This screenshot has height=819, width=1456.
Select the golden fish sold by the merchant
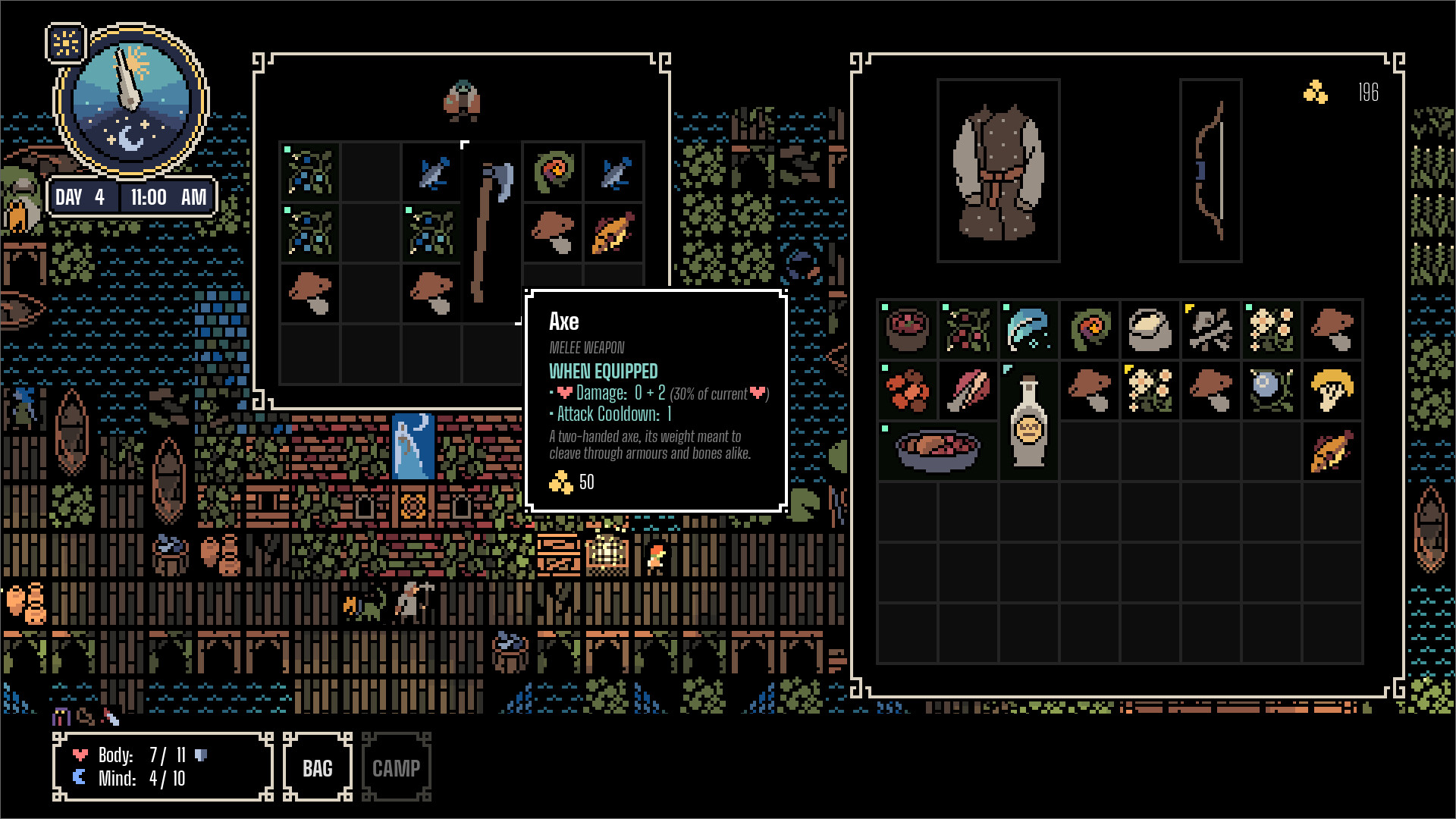point(614,233)
